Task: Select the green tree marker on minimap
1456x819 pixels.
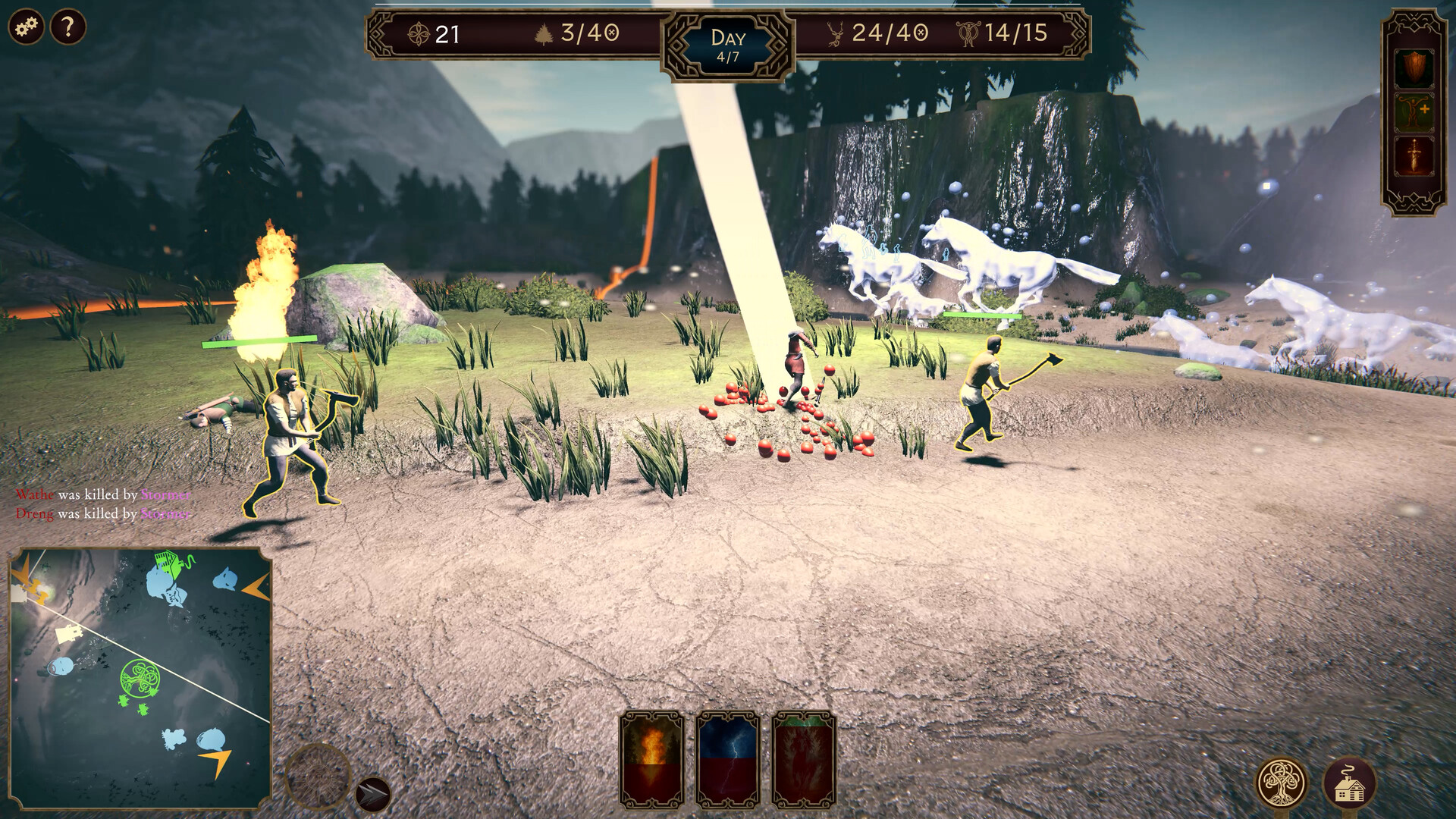Action: pos(141,677)
